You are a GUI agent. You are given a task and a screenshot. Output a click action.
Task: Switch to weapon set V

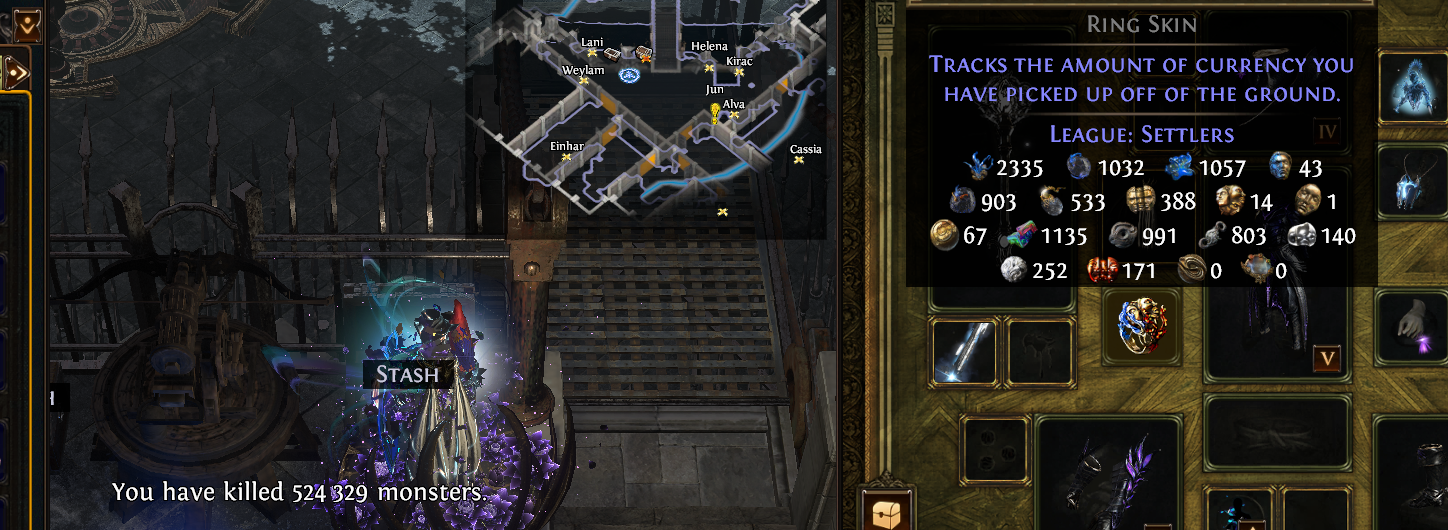pos(1328,358)
